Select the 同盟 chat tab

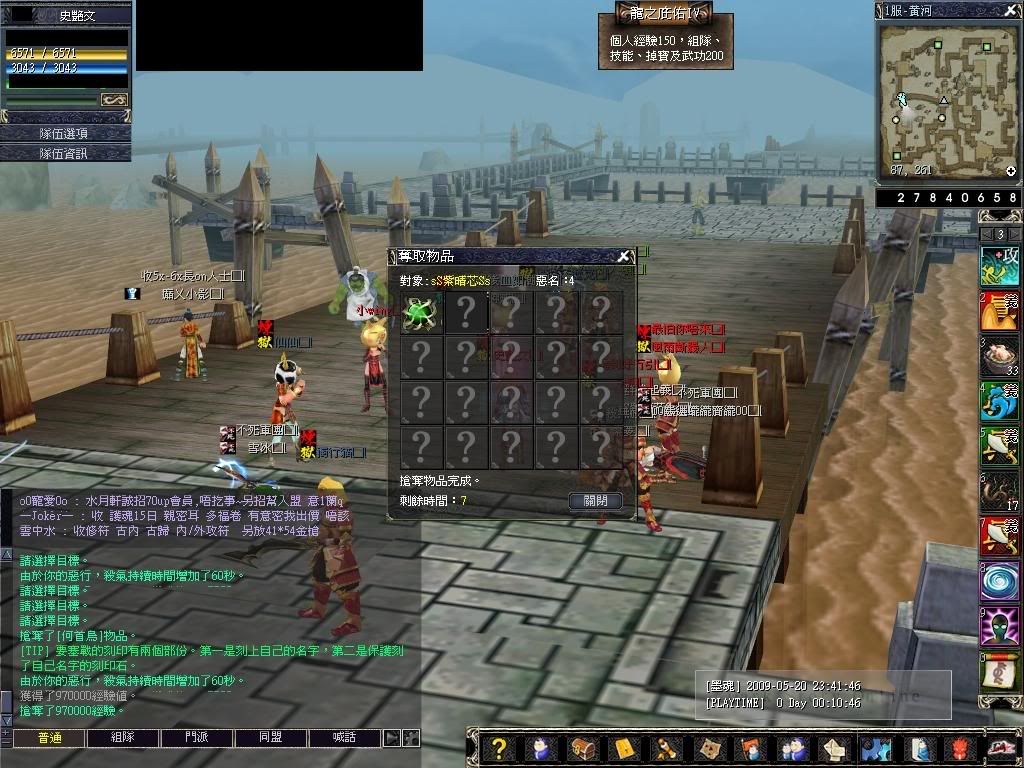pyautogui.click(x=270, y=738)
